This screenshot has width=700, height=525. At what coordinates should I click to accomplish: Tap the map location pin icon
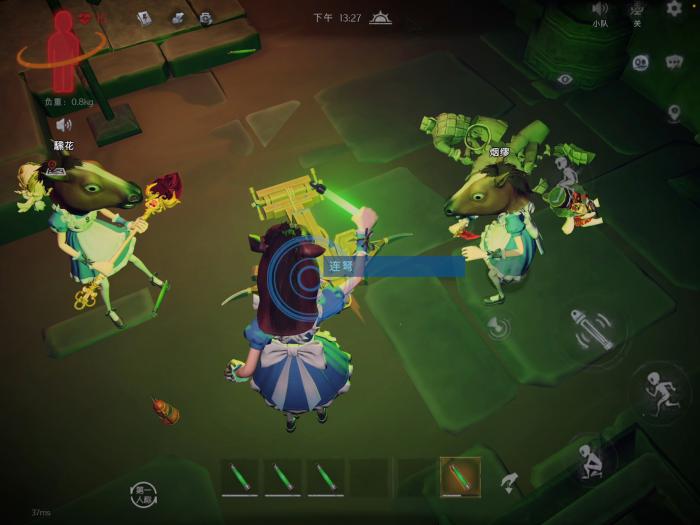pyautogui.click(x=674, y=112)
